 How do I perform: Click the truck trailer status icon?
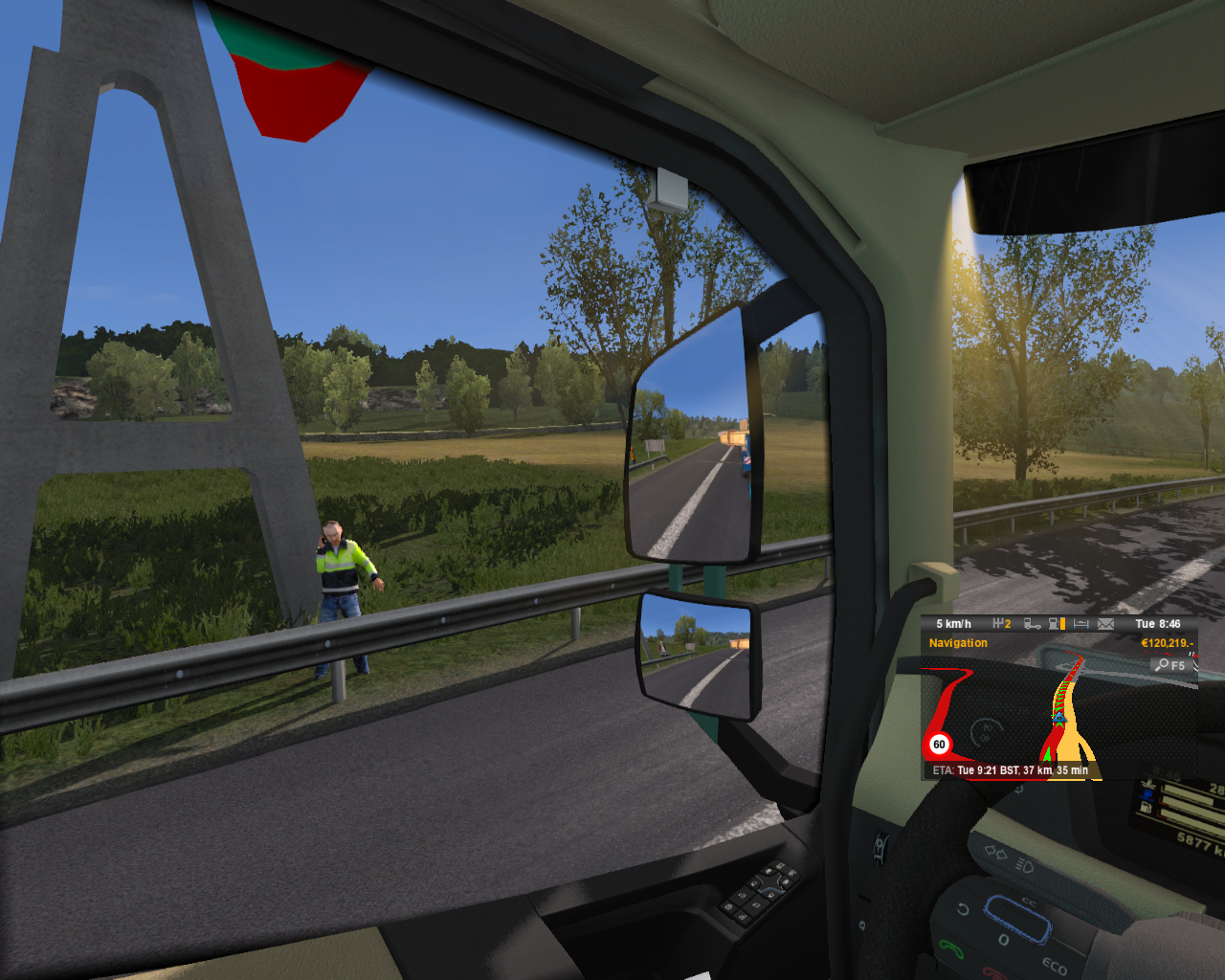point(1032,624)
